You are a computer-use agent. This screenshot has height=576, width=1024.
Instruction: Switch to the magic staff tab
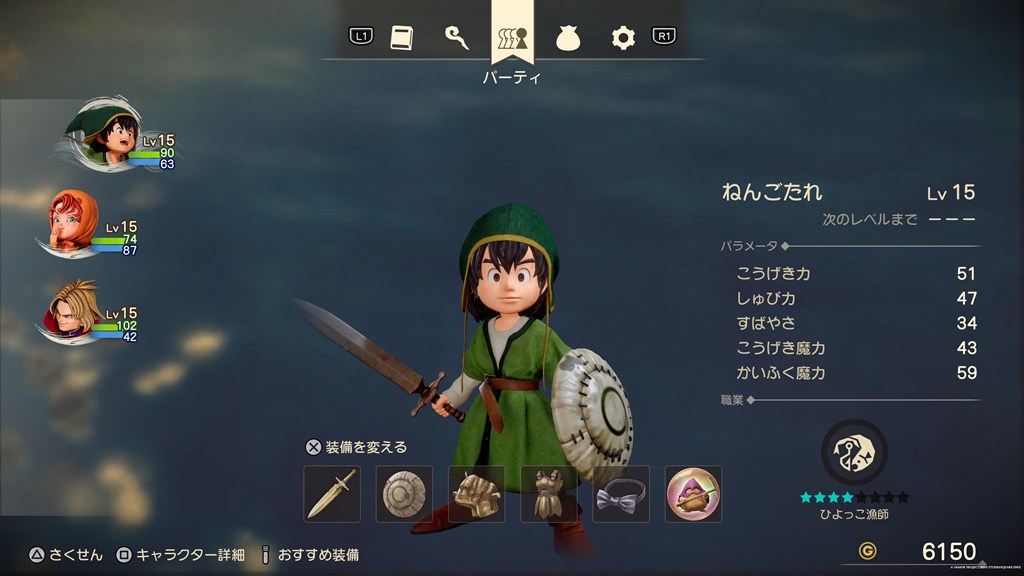(457, 38)
